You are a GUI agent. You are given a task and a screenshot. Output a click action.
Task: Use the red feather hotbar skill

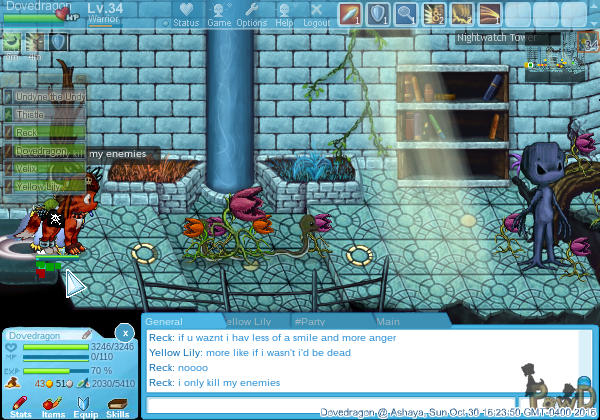click(x=349, y=14)
